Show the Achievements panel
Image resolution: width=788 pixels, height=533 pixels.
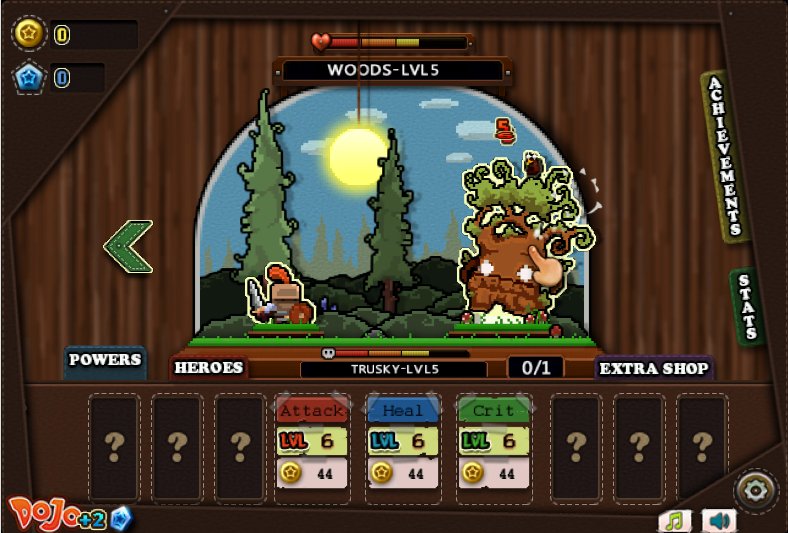coord(725,156)
